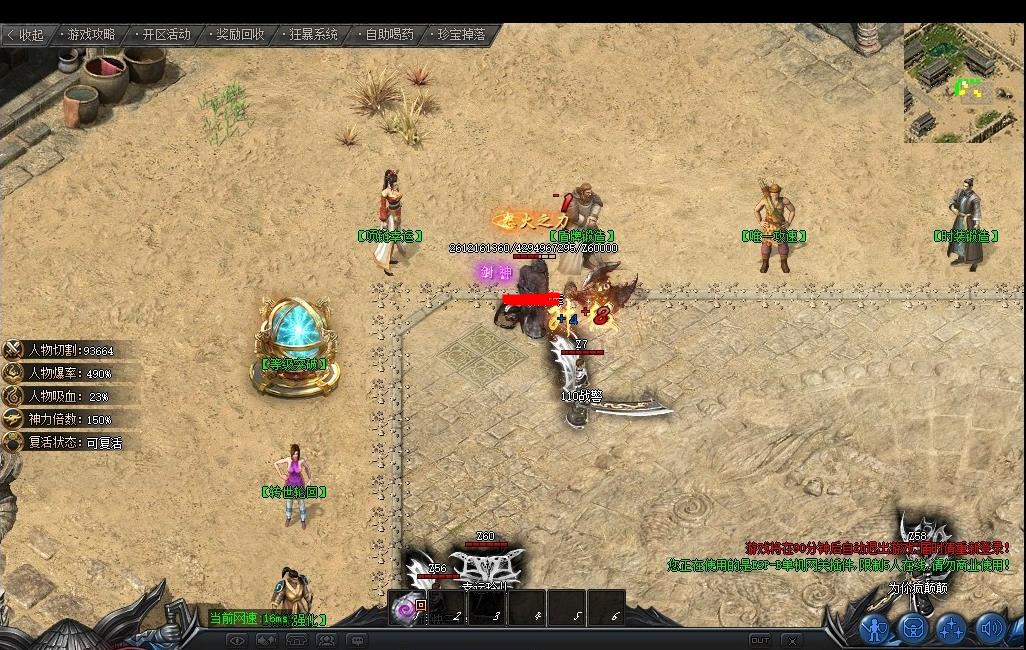Open the bag inventory icon
This screenshot has height=650, width=1026.
[914, 627]
